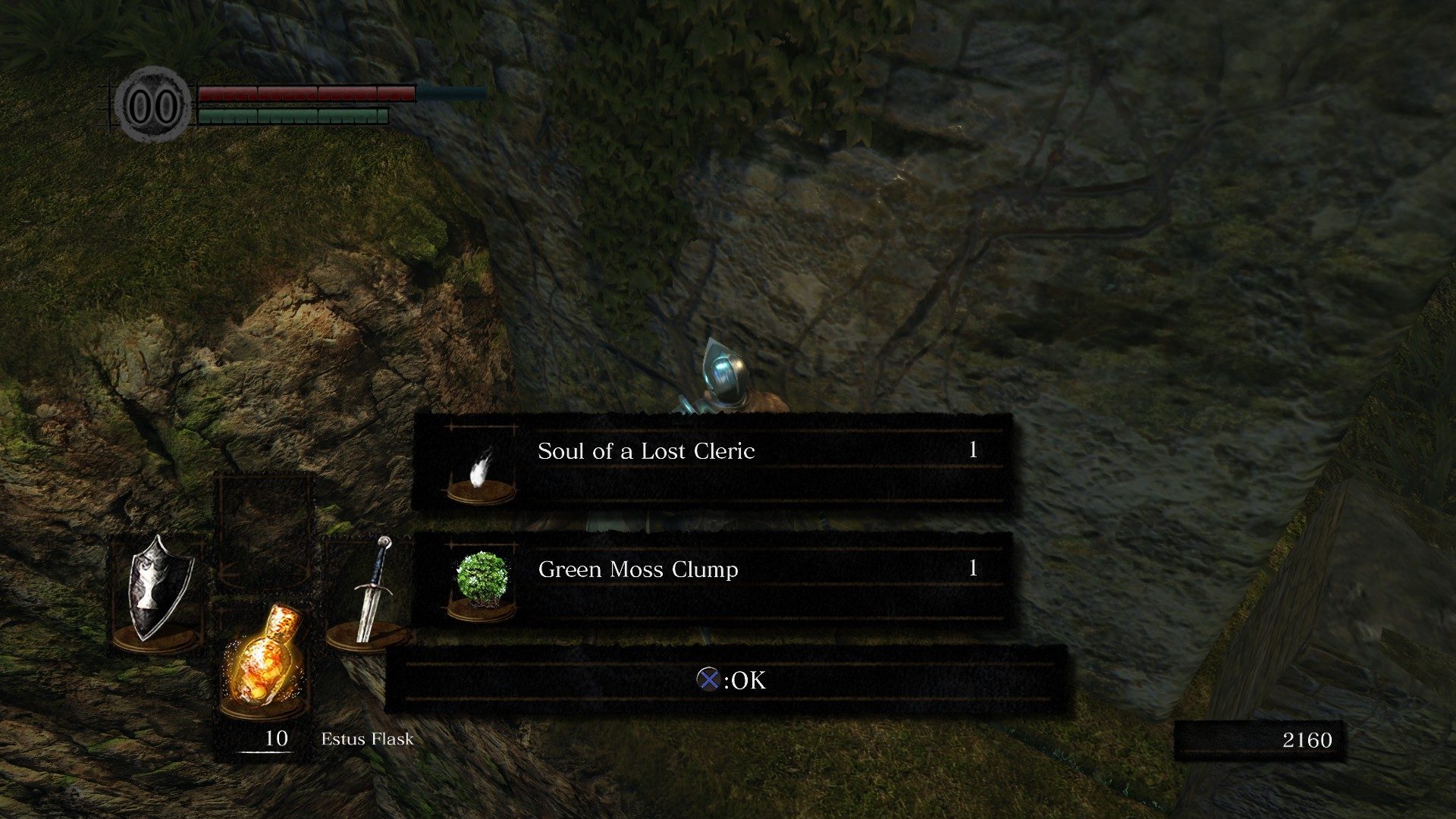Select the equipped sword slot
Screen dimensions: 1456x819
tap(369, 591)
